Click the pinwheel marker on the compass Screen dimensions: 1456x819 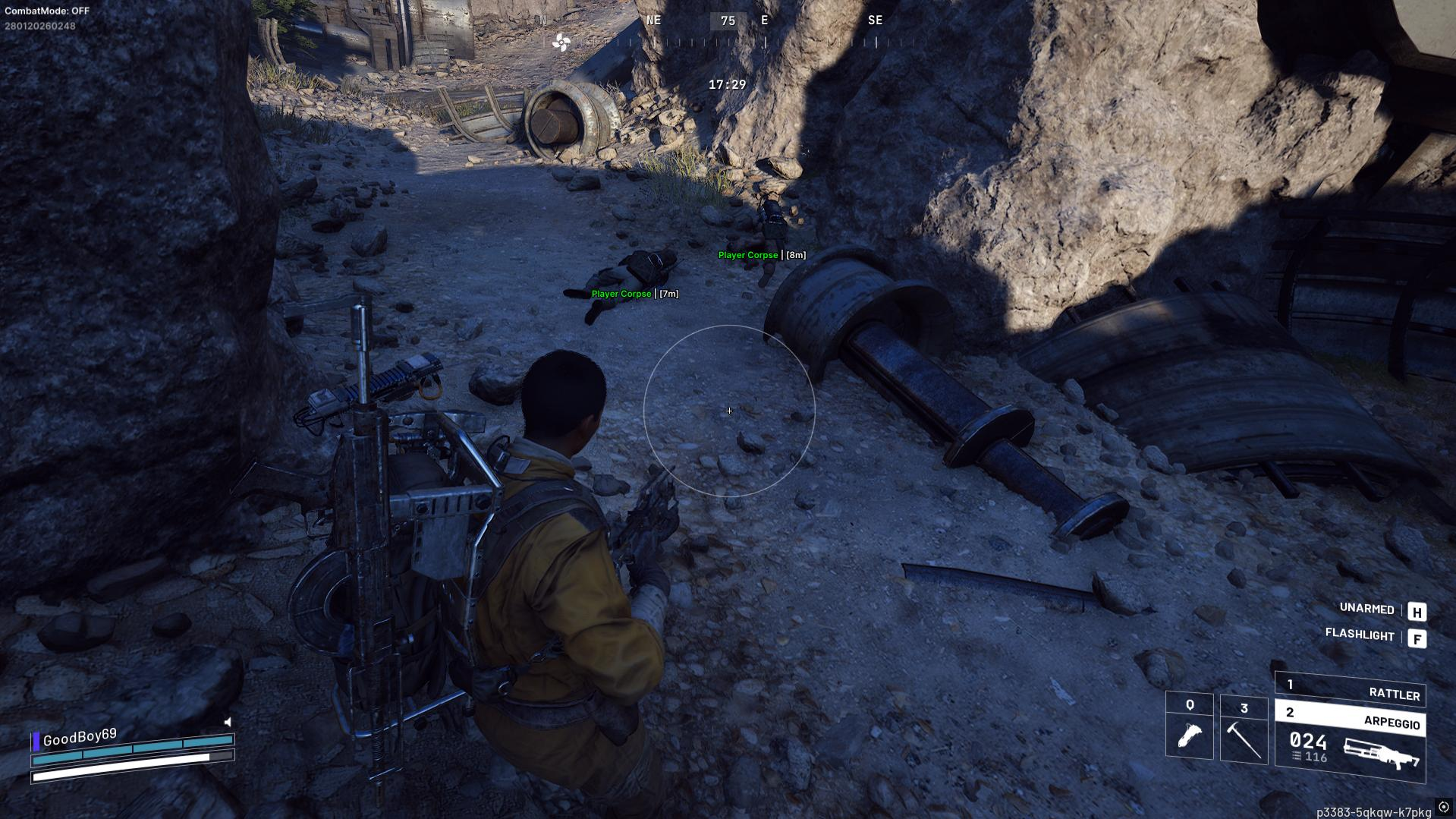pos(561,43)
